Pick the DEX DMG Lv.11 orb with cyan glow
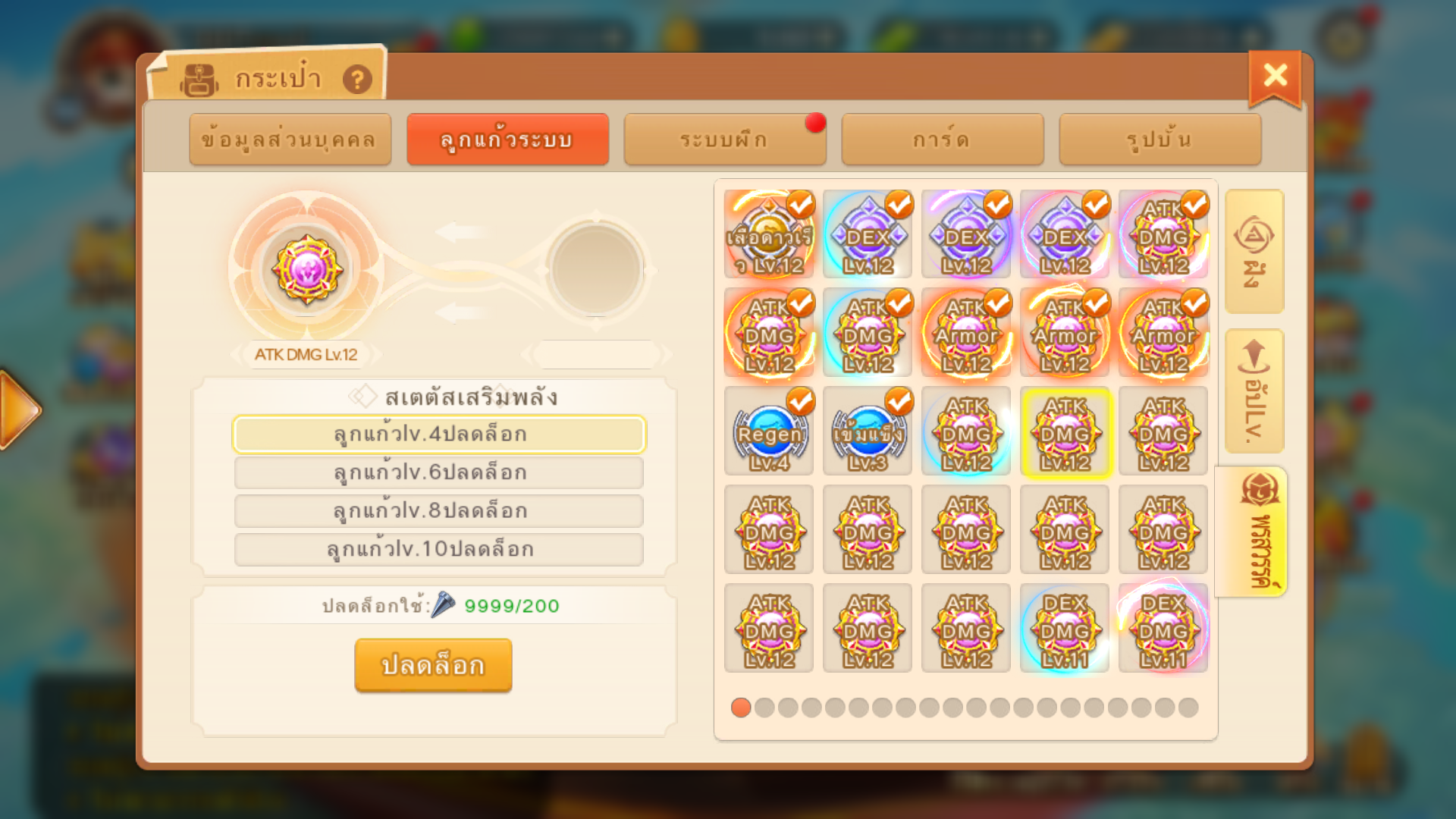1456x819 pixels. pos(1065,628)
